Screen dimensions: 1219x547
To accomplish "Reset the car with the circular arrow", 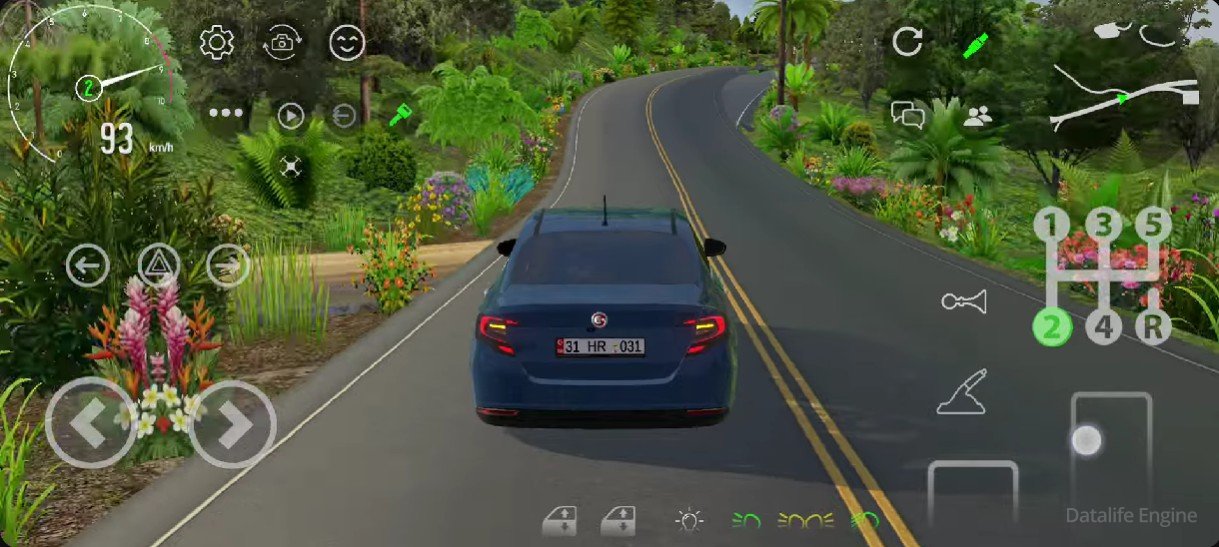I will (x=907, y=43).
